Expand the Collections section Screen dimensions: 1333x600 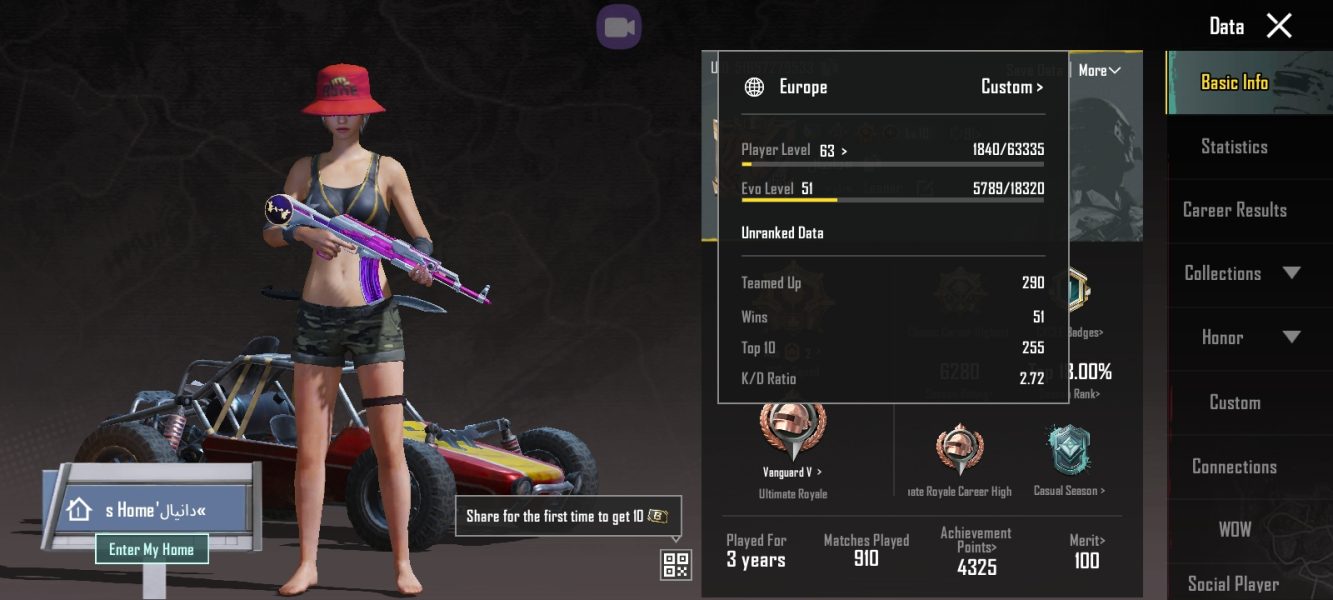1242,273
